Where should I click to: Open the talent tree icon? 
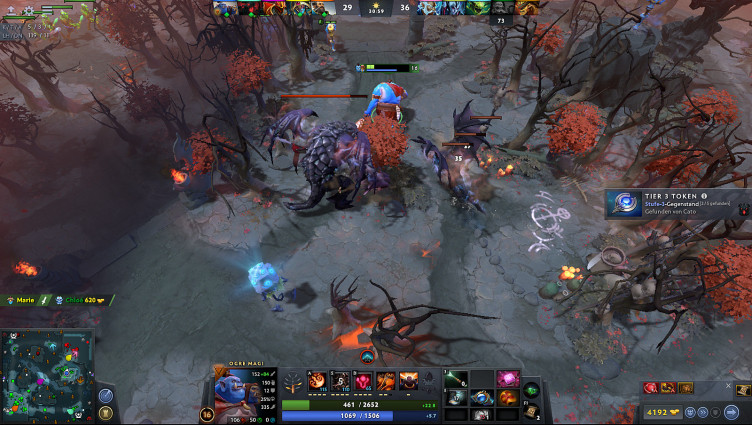tap(294, 380)
